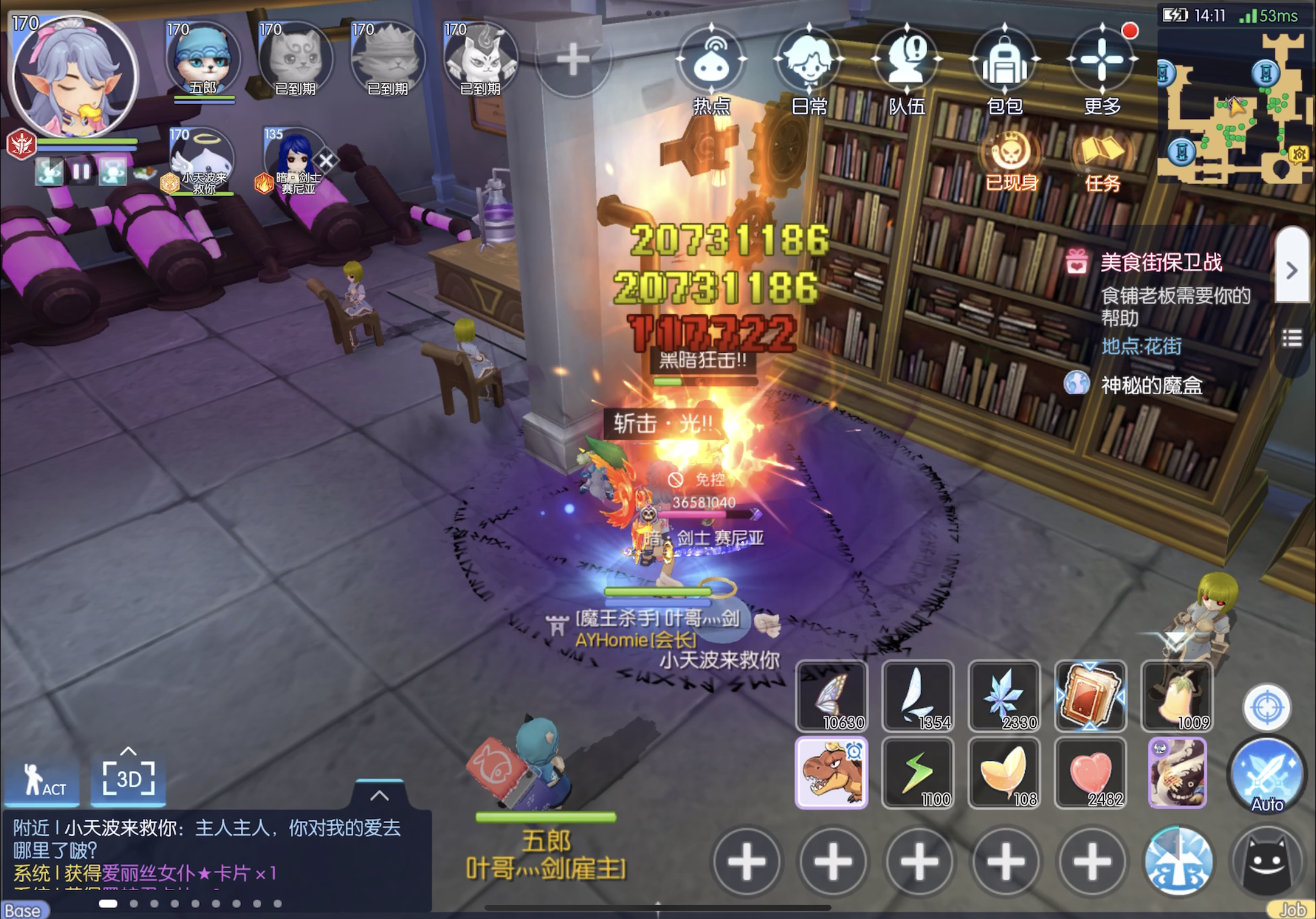This screenshot has width=1316, height=919.
Task: Select the 神秘的魔盒 quest entry
Action: pos(1151,386)
